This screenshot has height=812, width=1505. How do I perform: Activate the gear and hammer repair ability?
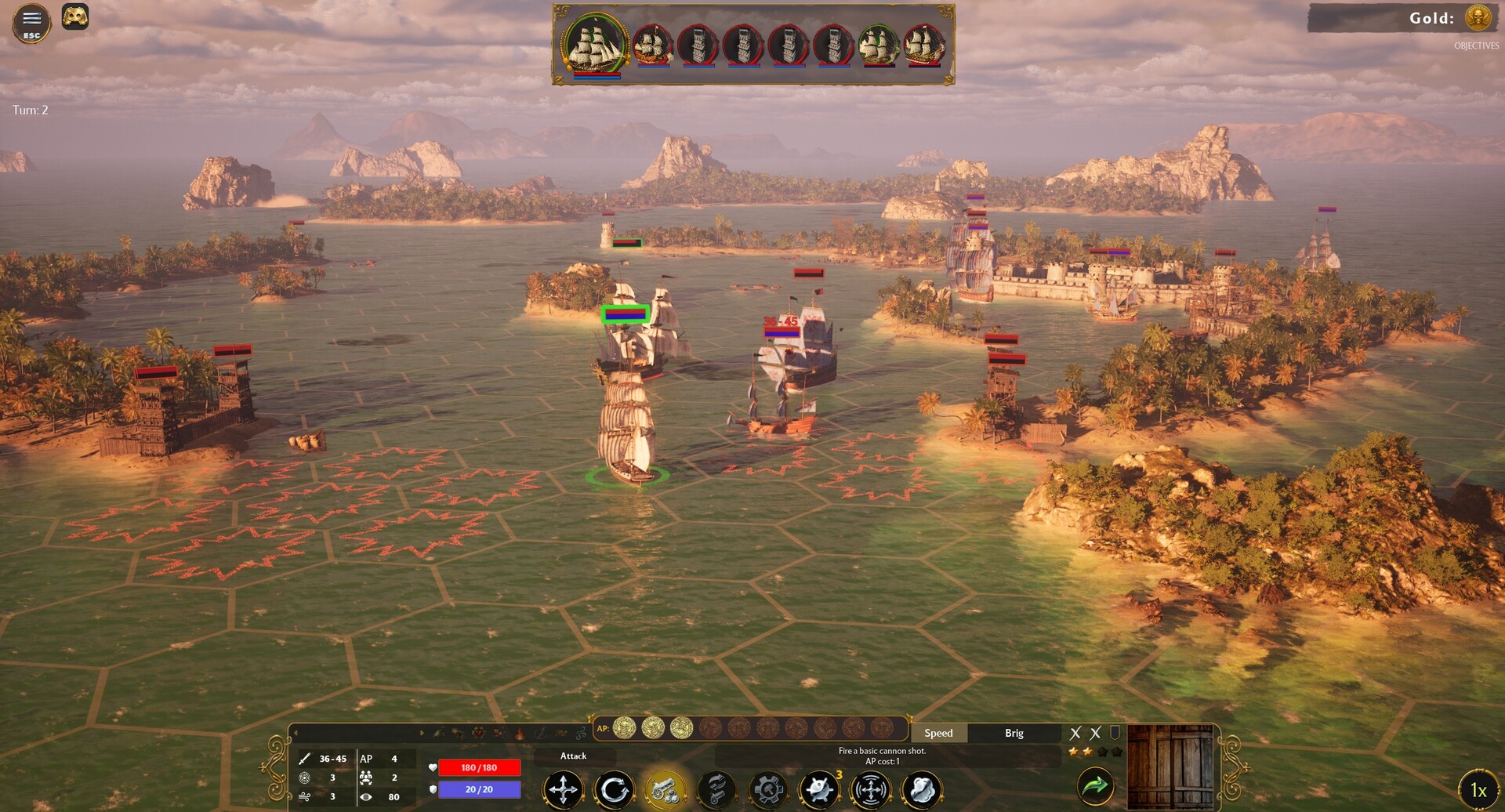768,789
